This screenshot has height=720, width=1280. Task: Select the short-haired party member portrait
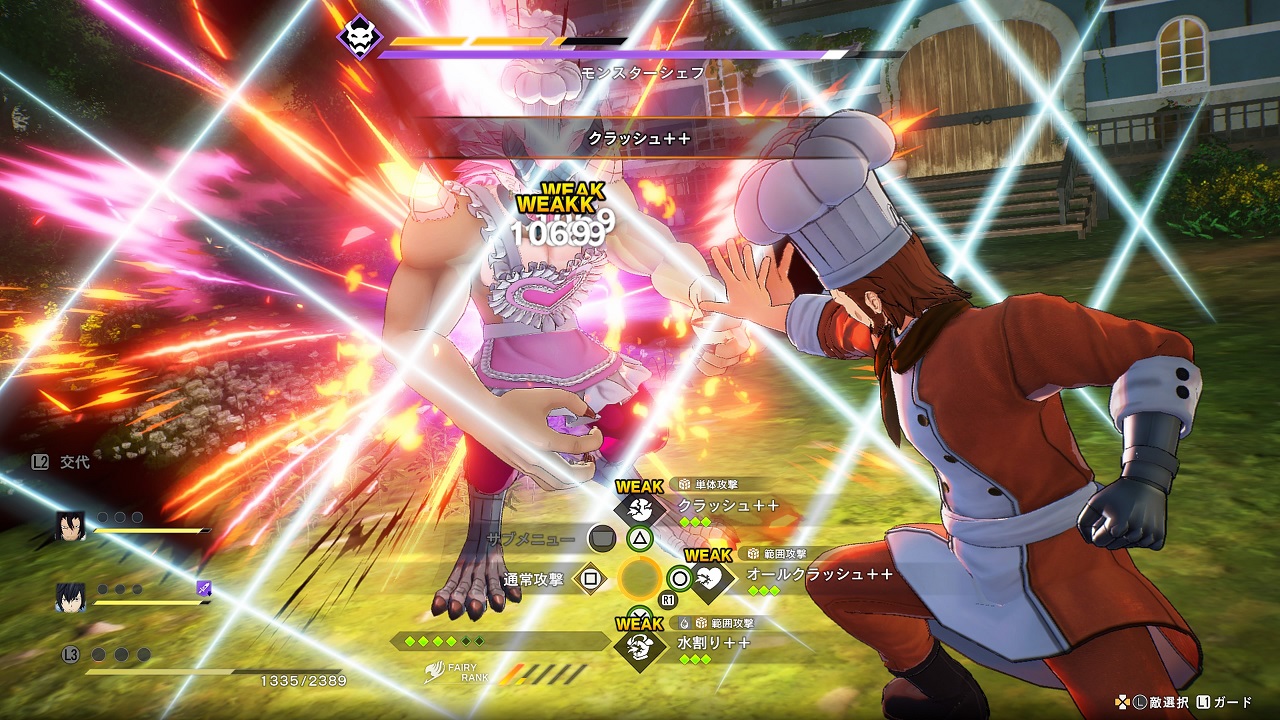click(69, 596)
